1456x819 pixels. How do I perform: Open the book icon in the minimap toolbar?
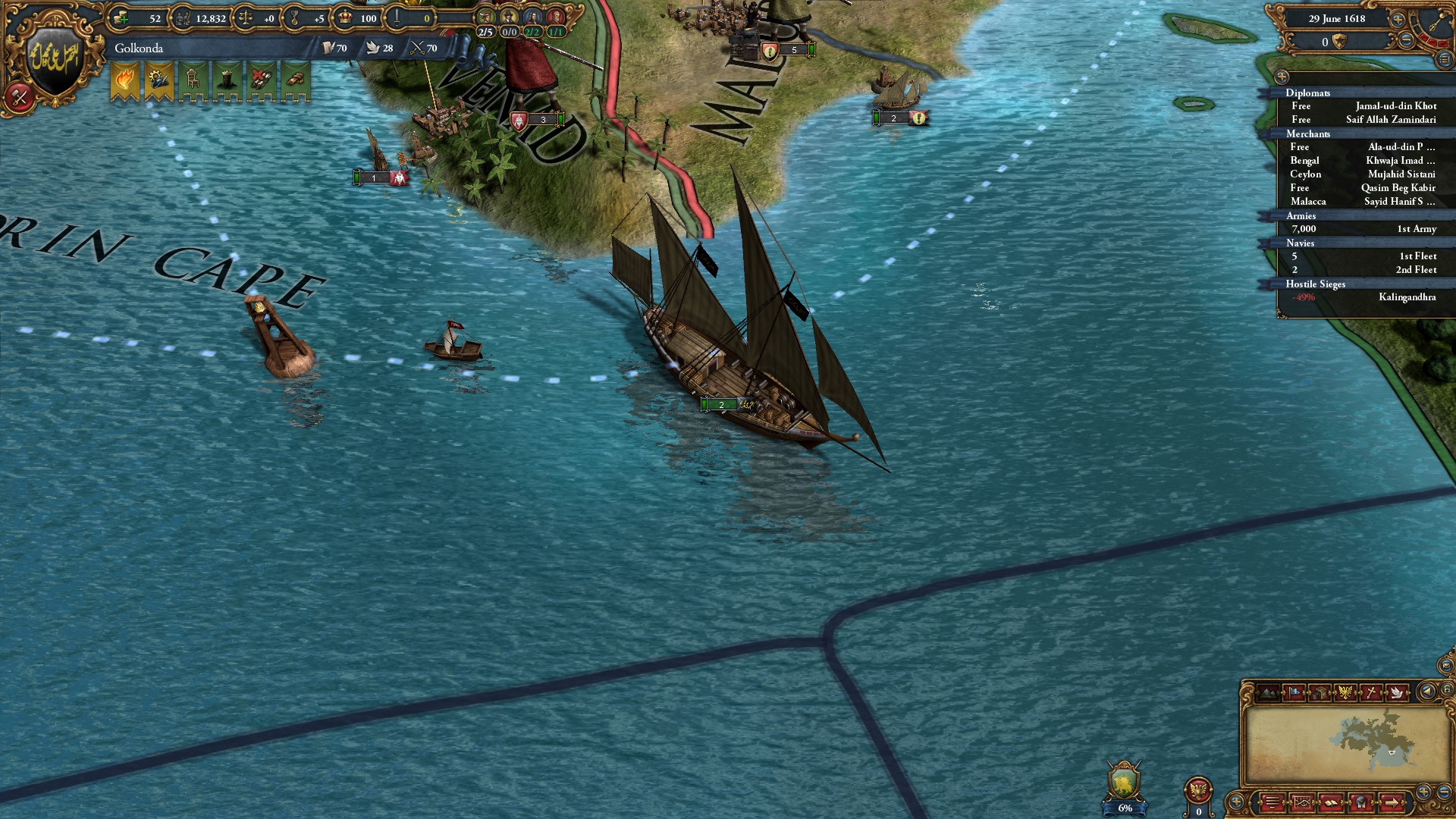click(1332, 804)
